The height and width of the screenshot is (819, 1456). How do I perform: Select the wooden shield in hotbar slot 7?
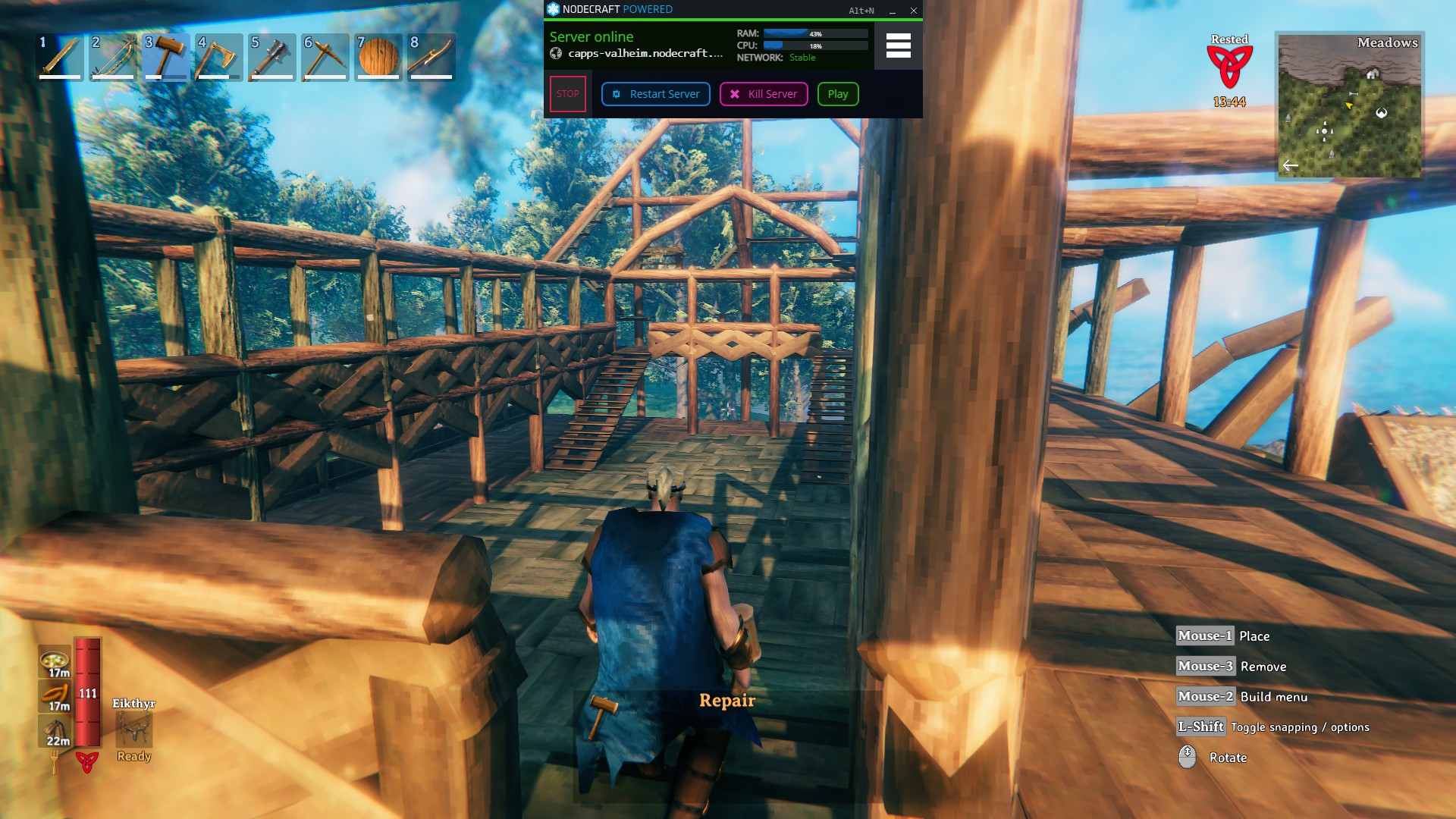click(378, 57)
